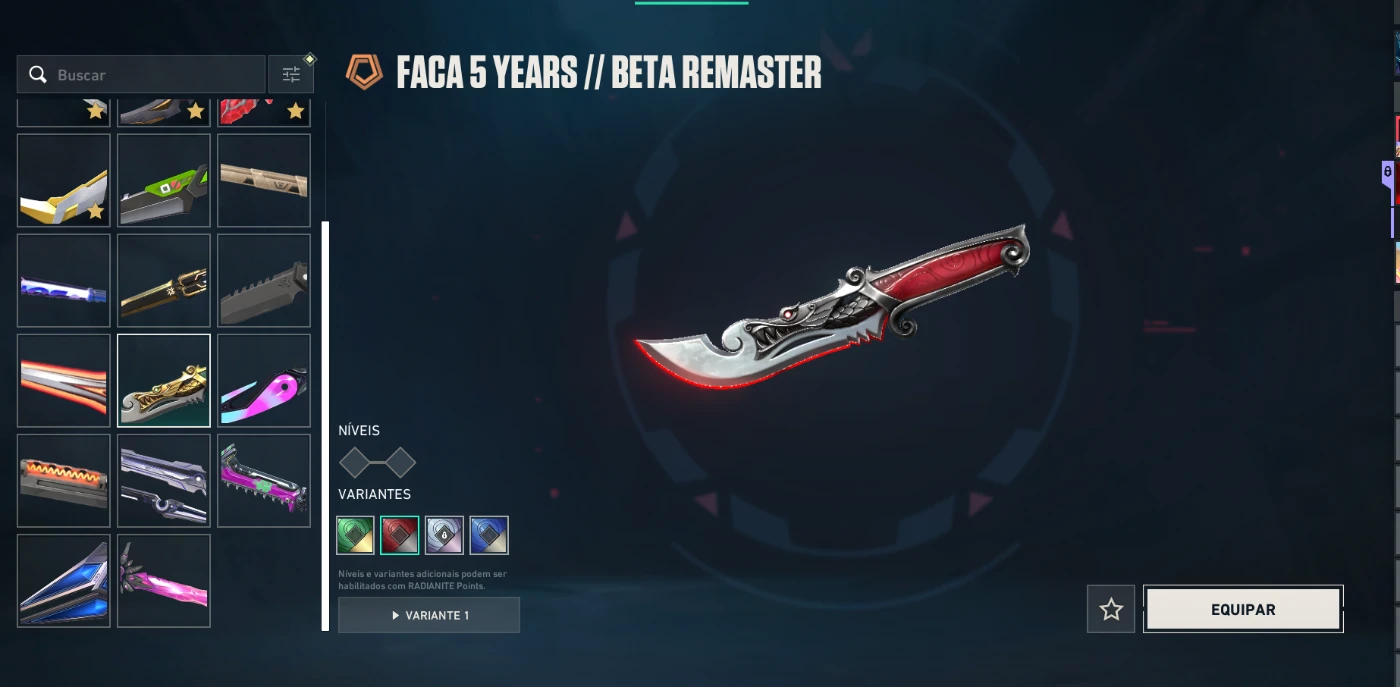This screenshot has width=1400, height=687.
Task: Pick the magenta spiked blade skin
Action: [264, 481]
